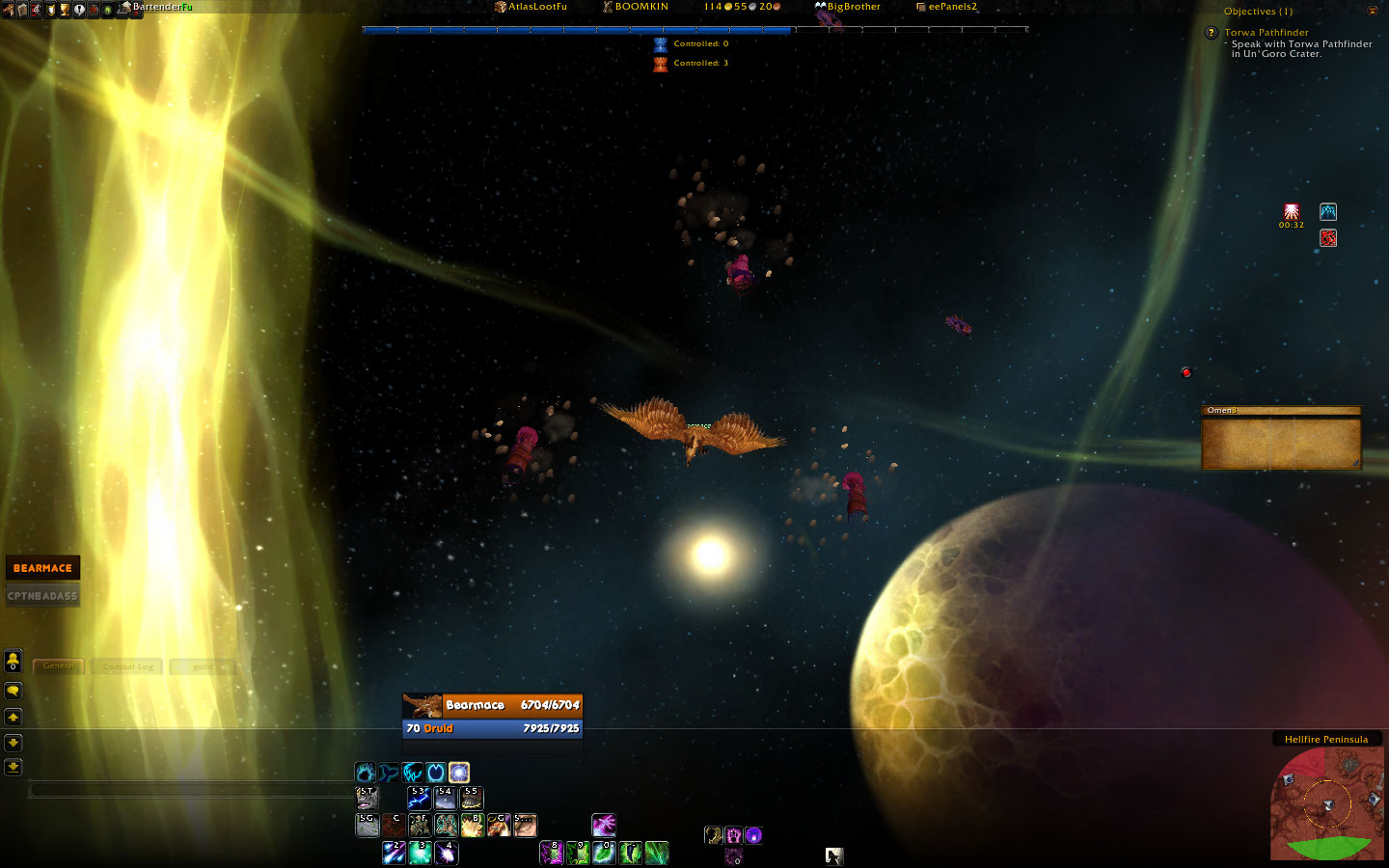This screenshot has height=868, width=1389.
Task: Switch to the guild chat tab
Action: pos(203,666)
